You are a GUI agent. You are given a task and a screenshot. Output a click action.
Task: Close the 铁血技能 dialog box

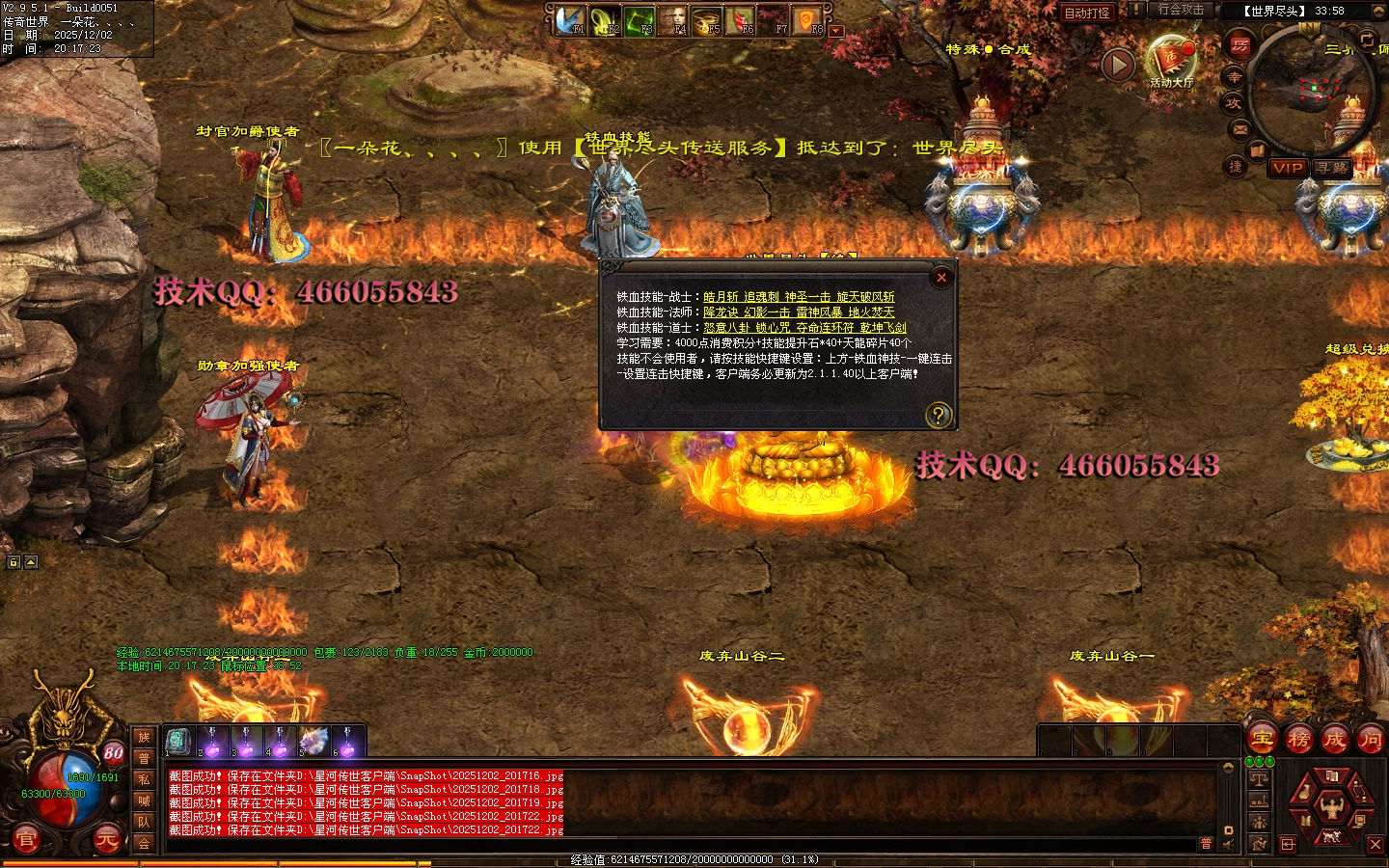point(941,278)
